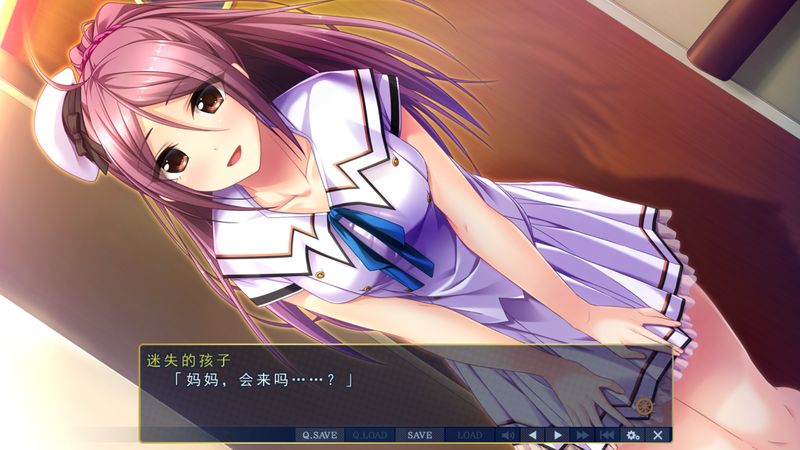Select the Q.LOAD quick load button
The height and width of the screenshot is (450, 800).
click(x=369, y=435)
